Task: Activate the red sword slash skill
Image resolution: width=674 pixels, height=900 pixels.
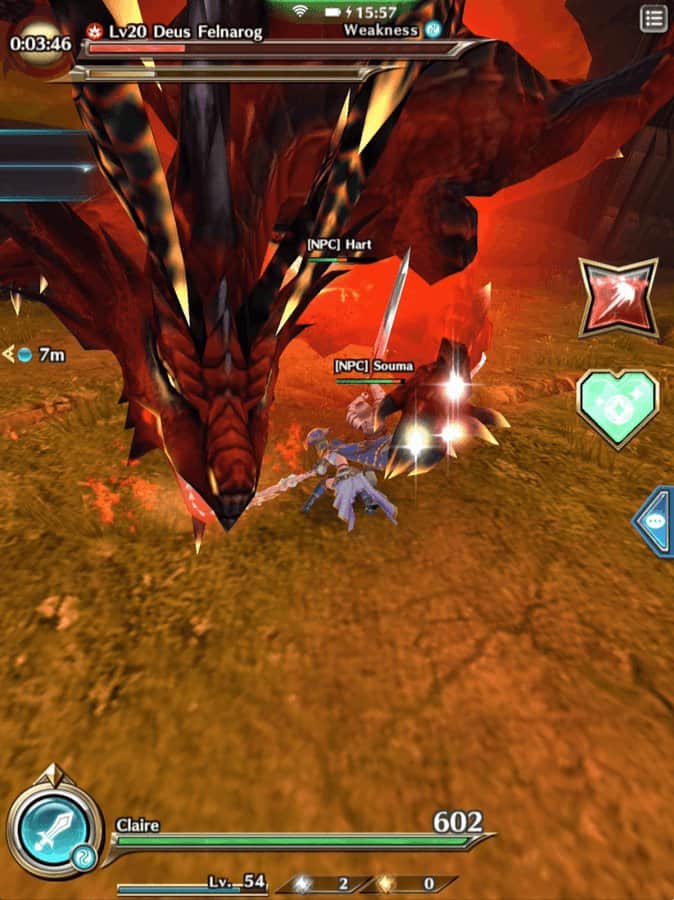Action: click(x=618, y=298)
